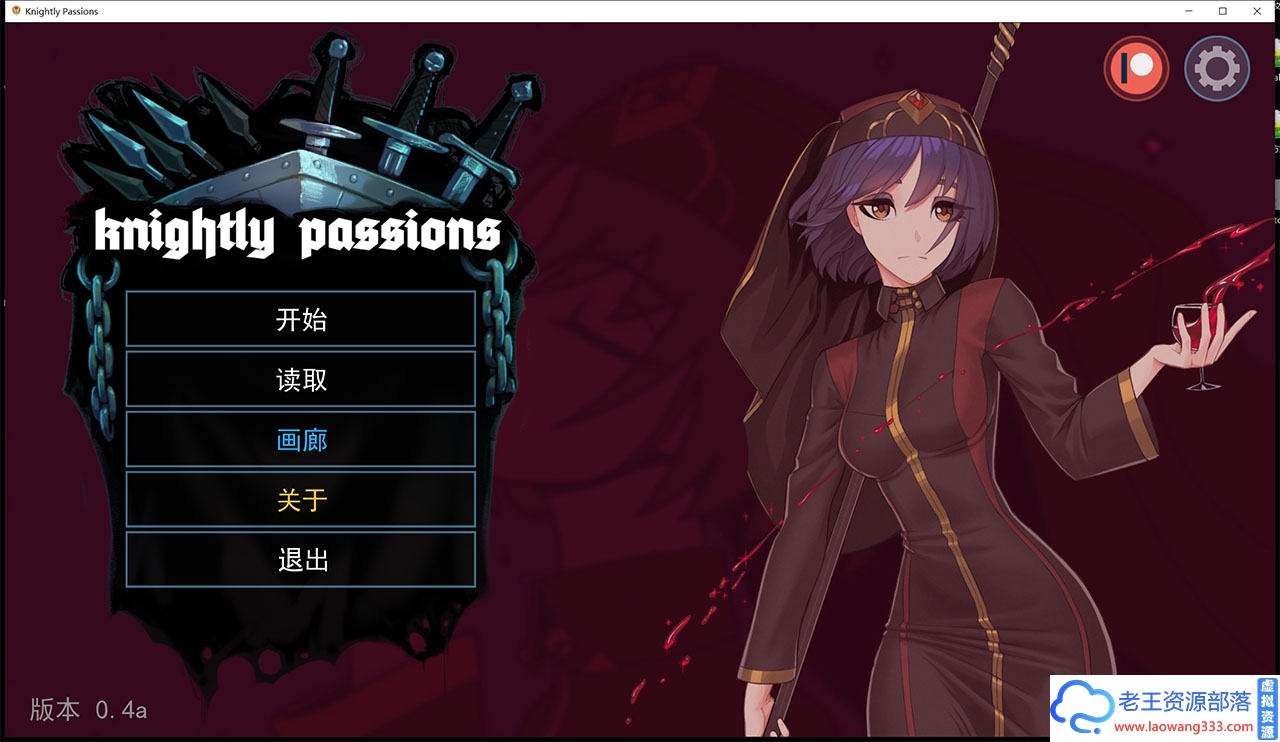The height and width of the screenshot is (742, 1280).
Task: Open the 关于 about screen
Action: pos(300,499)
